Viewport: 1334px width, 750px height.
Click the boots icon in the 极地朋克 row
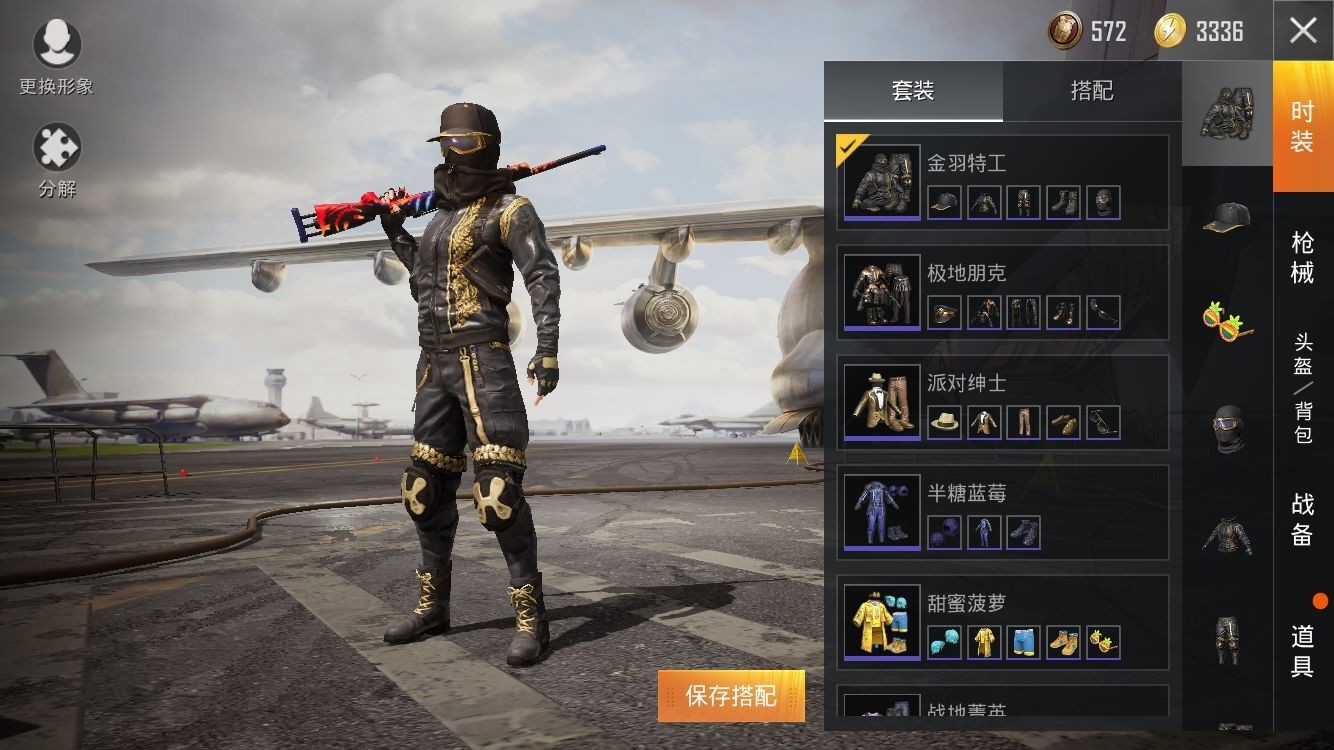pos(1062,312)
